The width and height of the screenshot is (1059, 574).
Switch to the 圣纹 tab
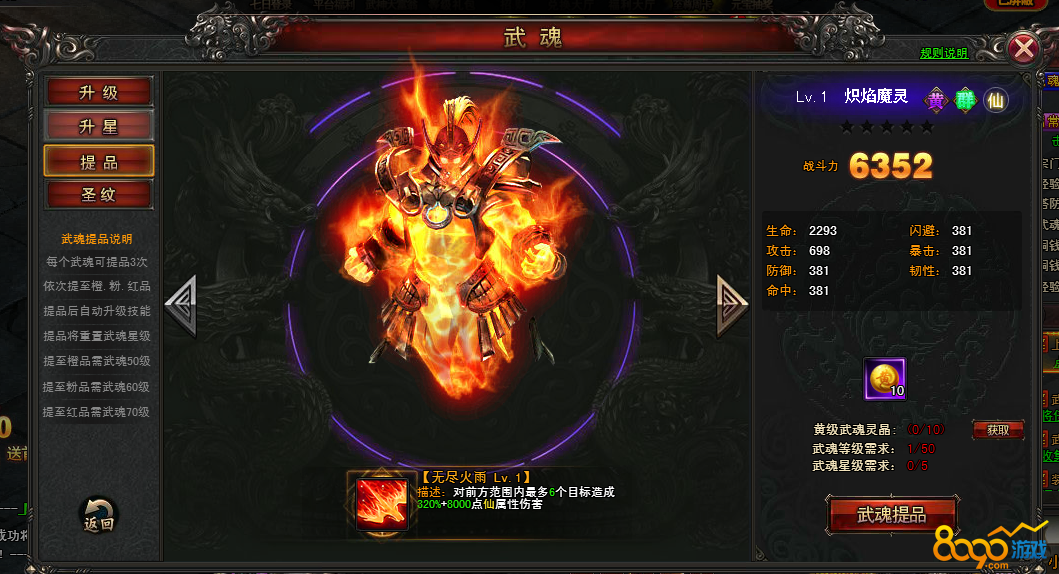tap(98, 194)
